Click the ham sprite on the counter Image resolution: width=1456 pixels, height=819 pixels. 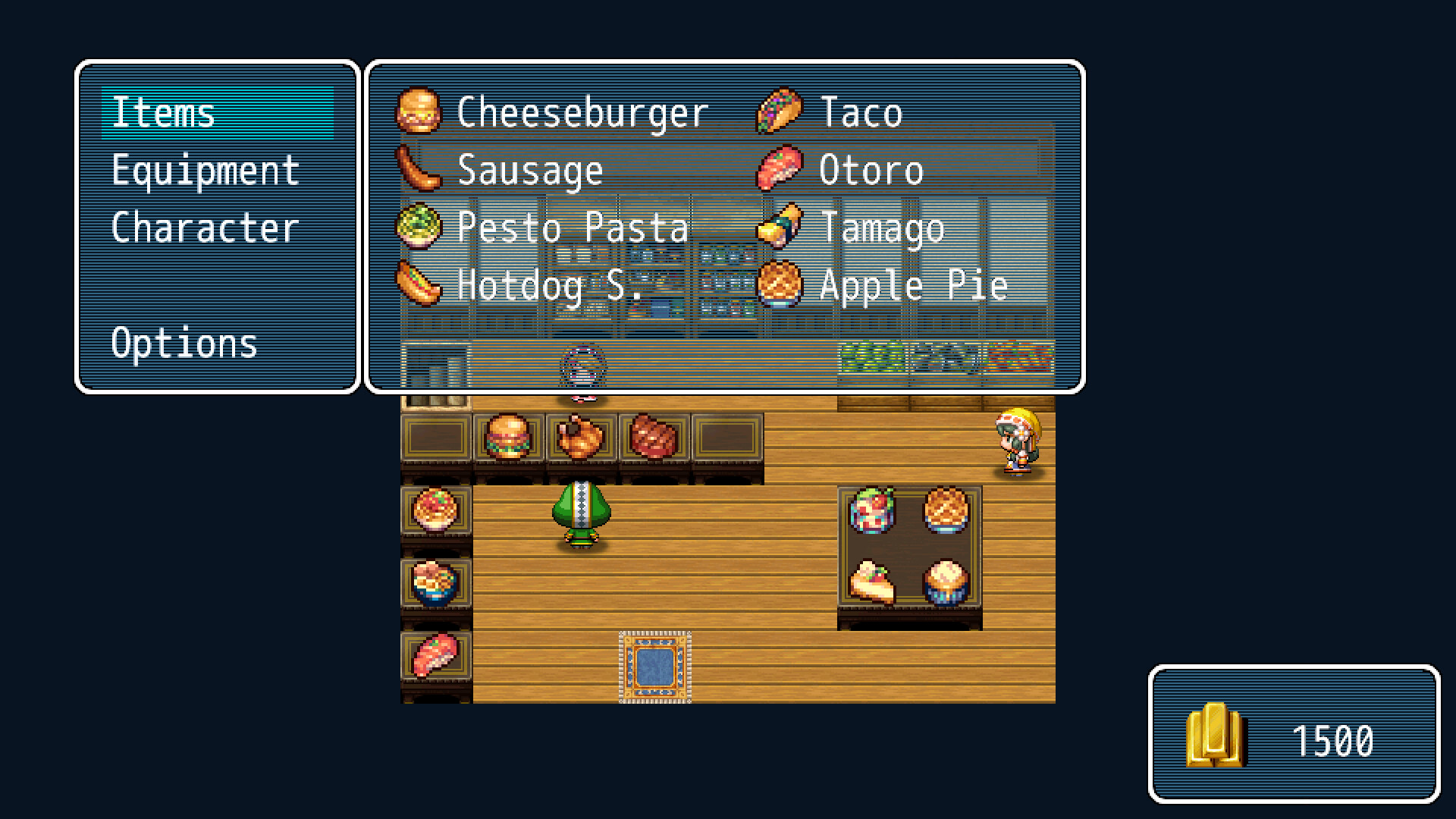coord(654,438)
